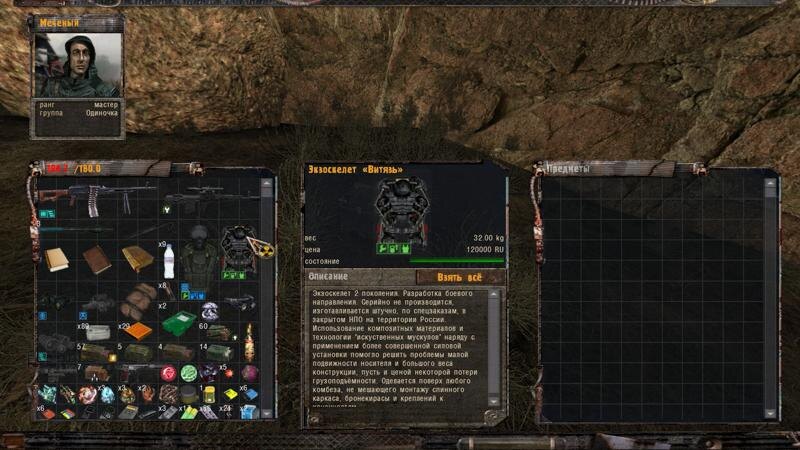The width and height of the screenshot is (800, 450).
Task: Select the exoskeleton armor item
Action: pyautogui.click(x=238, y=252)
